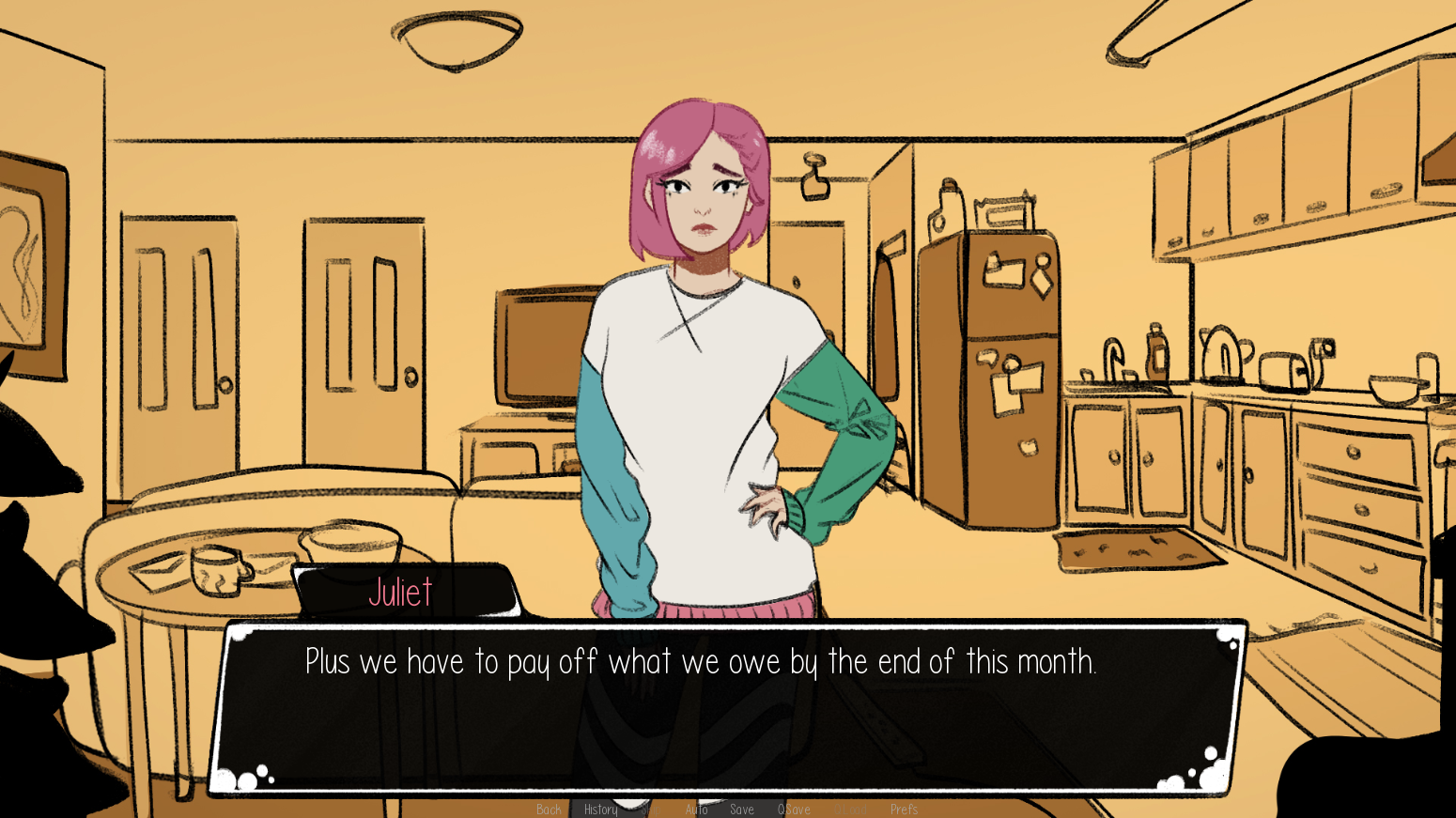Image resolution: width=1456 pixels, height=818 pixels.
Task: Activate the Skip button
Action: pyautogui.click(x=650, y=810)
